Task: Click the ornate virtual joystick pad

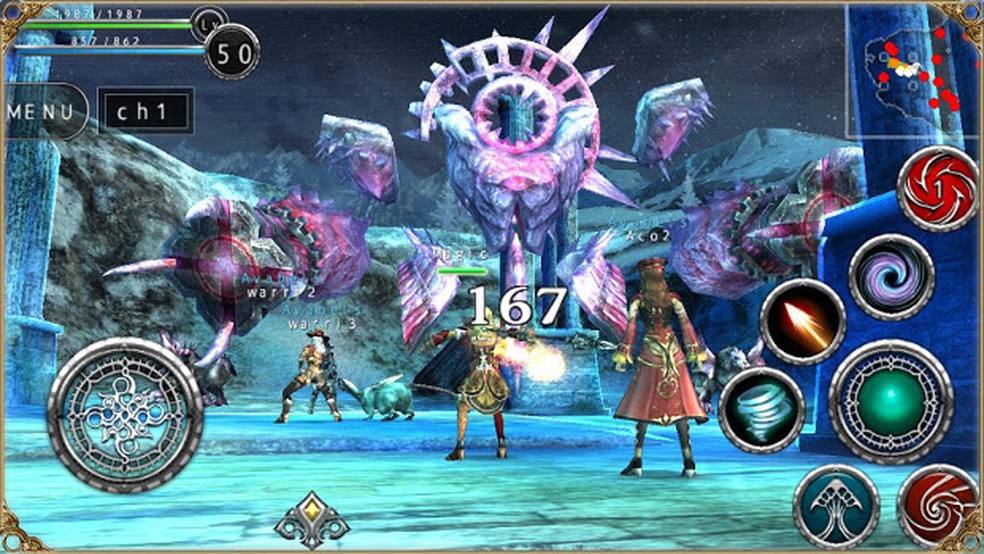Action: click(x=125, y=416)
